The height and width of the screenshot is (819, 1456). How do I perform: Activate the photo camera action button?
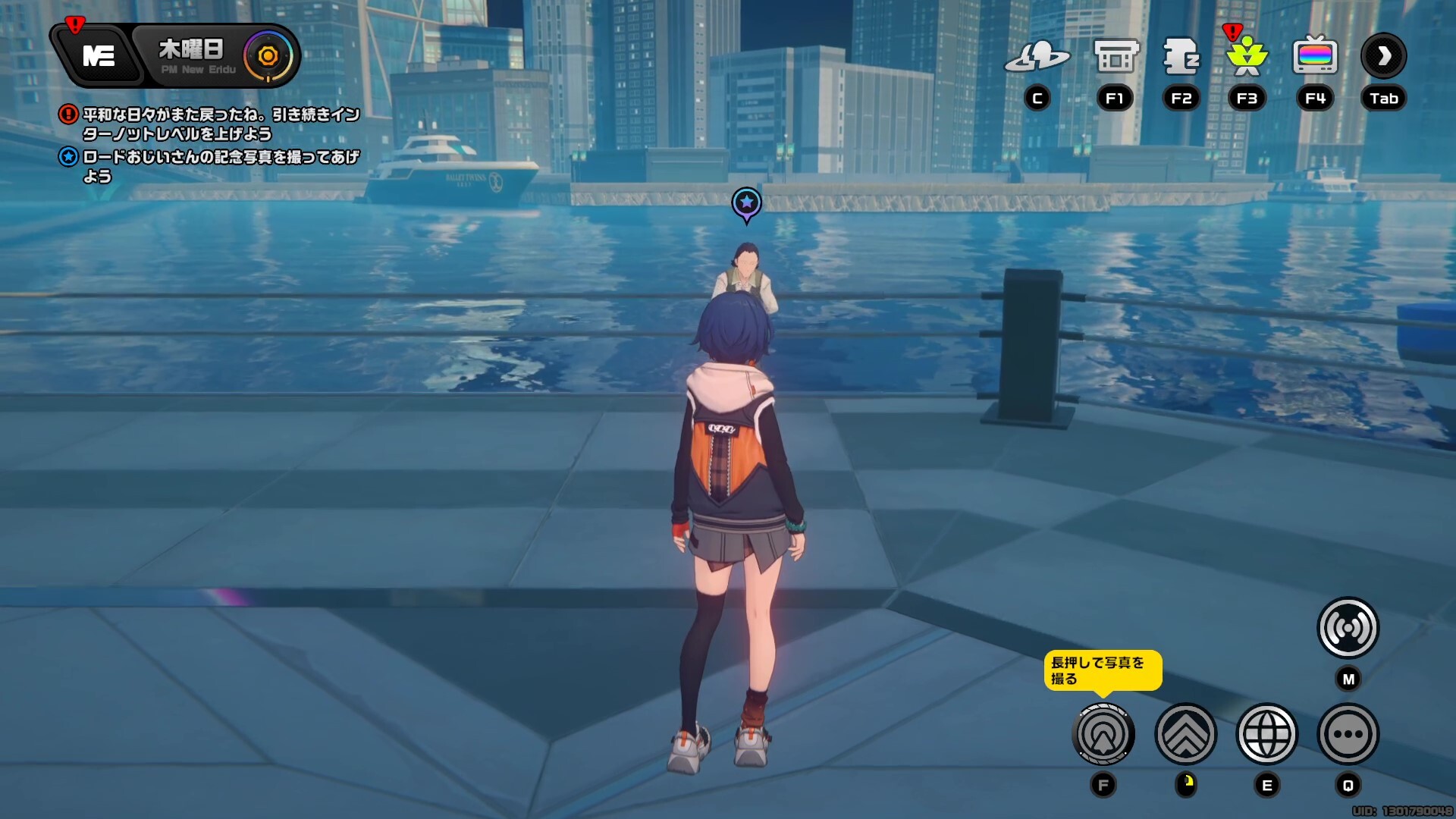(x=1103, y=734)
